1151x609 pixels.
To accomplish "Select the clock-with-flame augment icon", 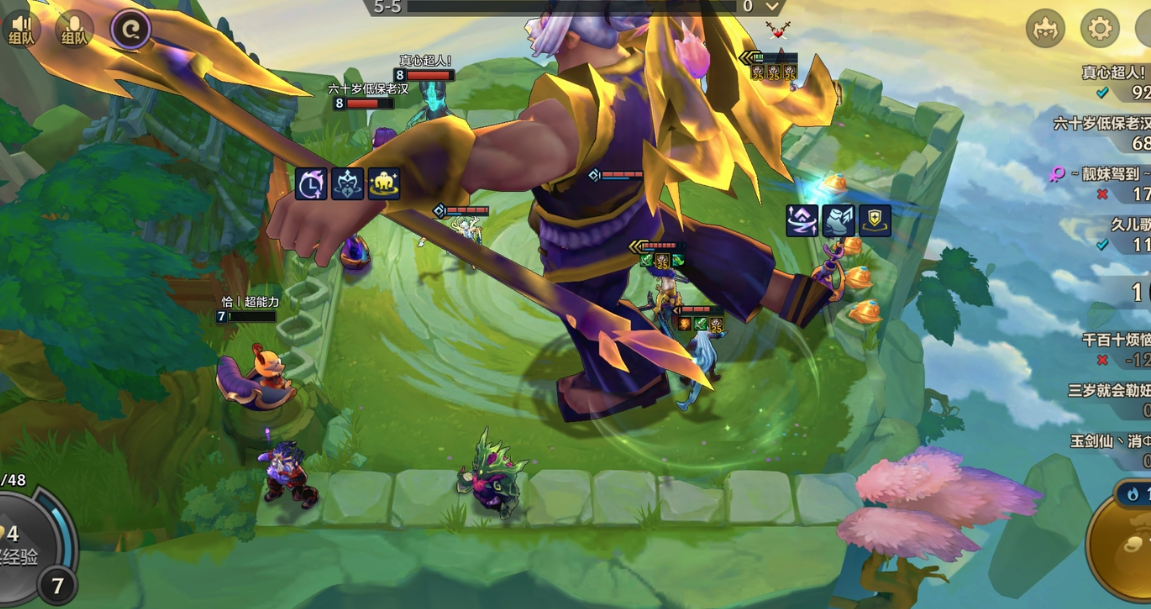I will 311,184.
